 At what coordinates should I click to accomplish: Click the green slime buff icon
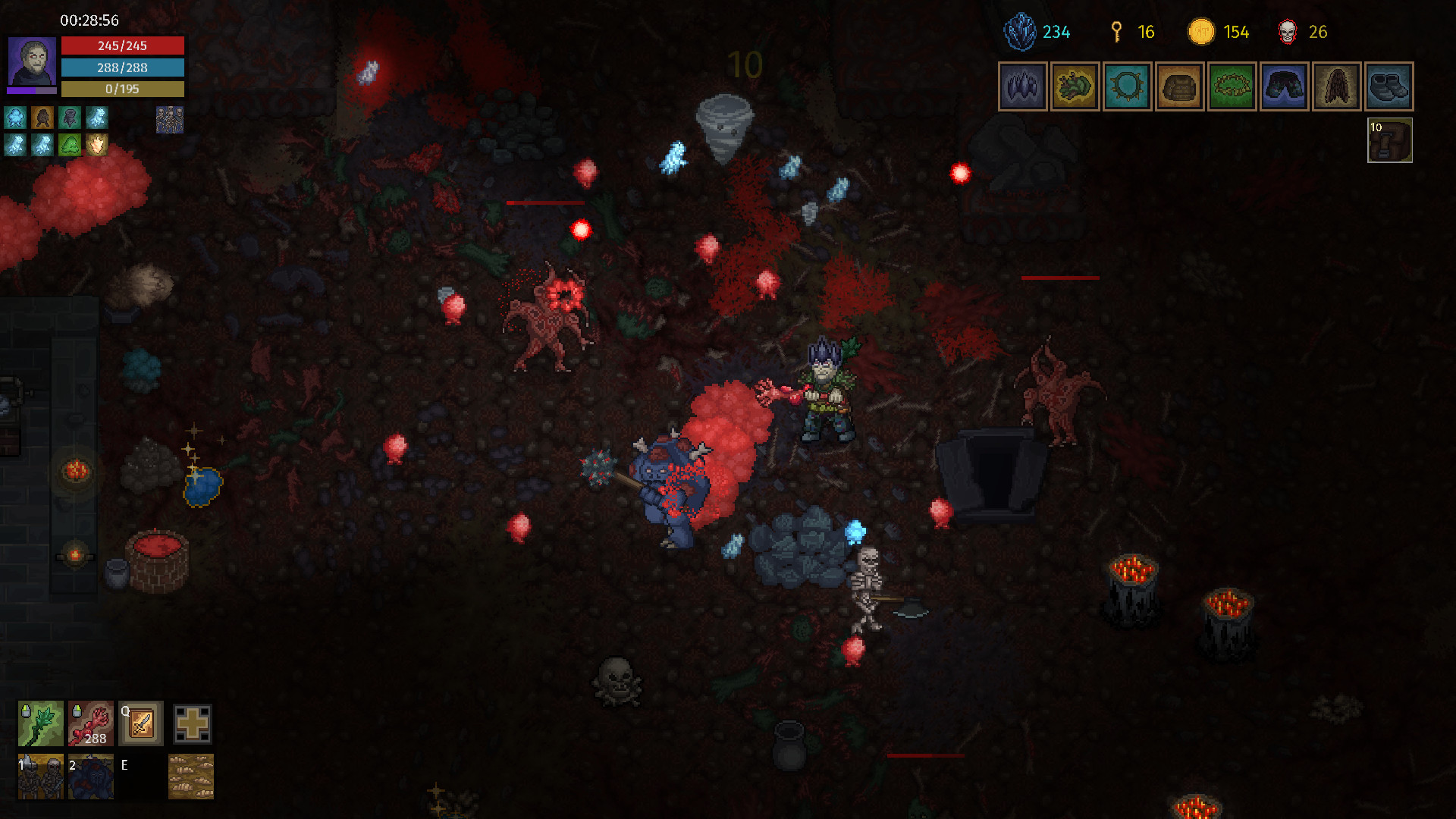point(69,145)
